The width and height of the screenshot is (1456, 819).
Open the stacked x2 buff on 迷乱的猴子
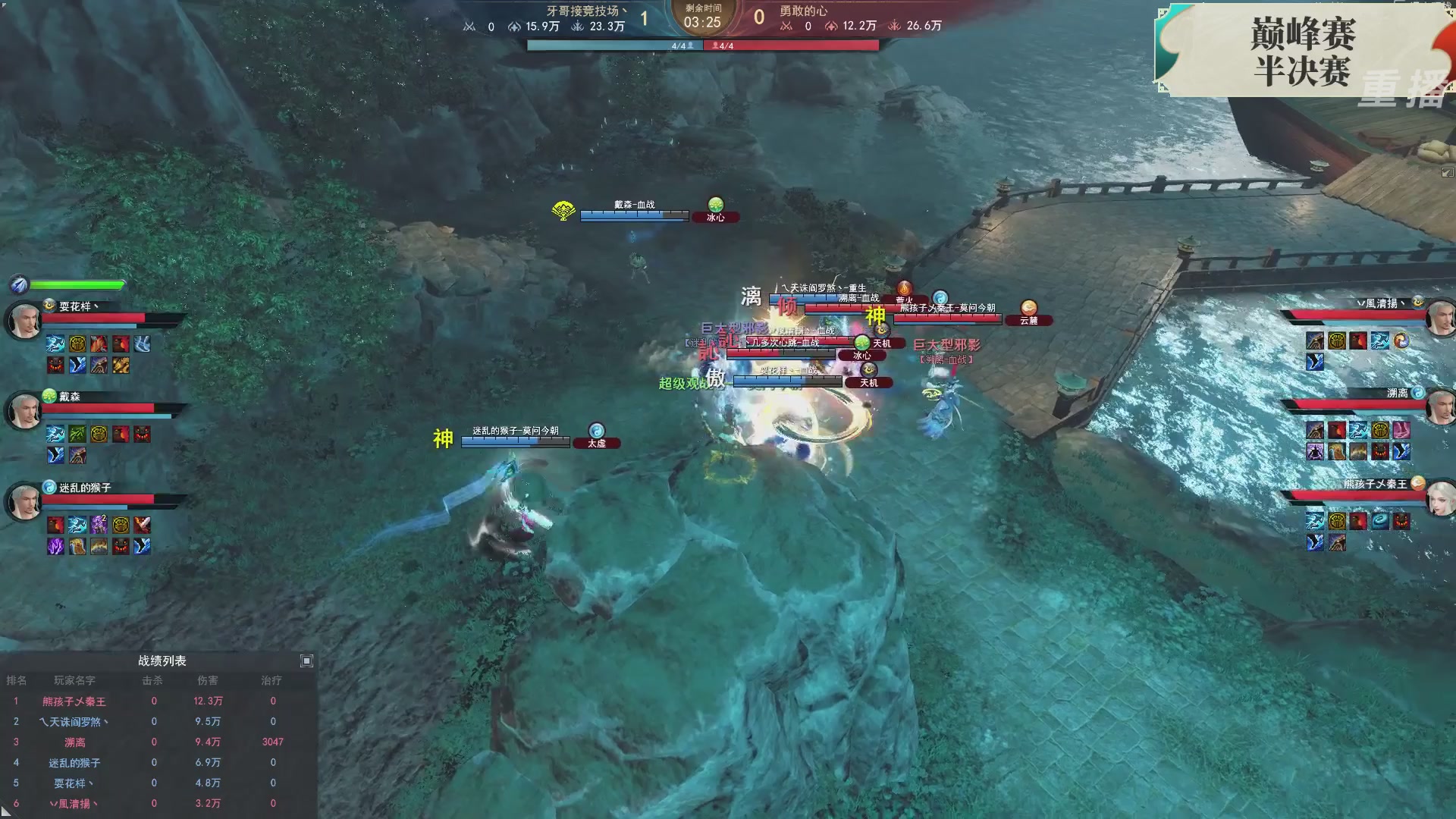pyautogui.click(x=99, y=524)
